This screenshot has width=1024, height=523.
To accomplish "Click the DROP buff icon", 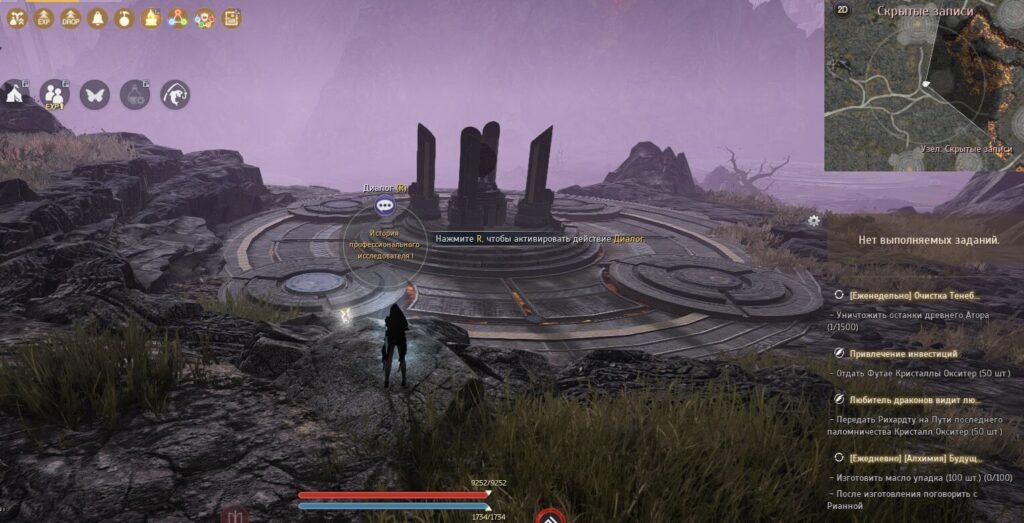I will coord(71,18).
